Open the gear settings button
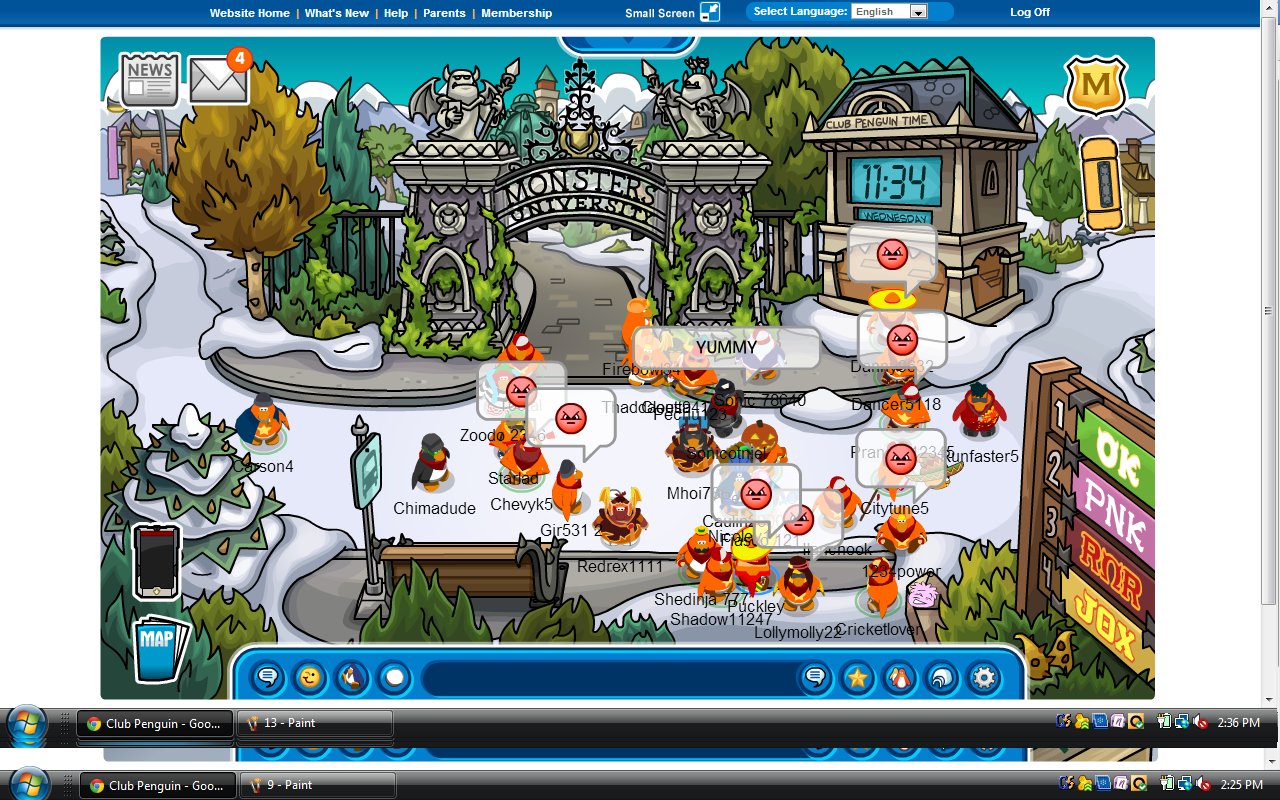1280x800 pixels. tap(984, 678)
